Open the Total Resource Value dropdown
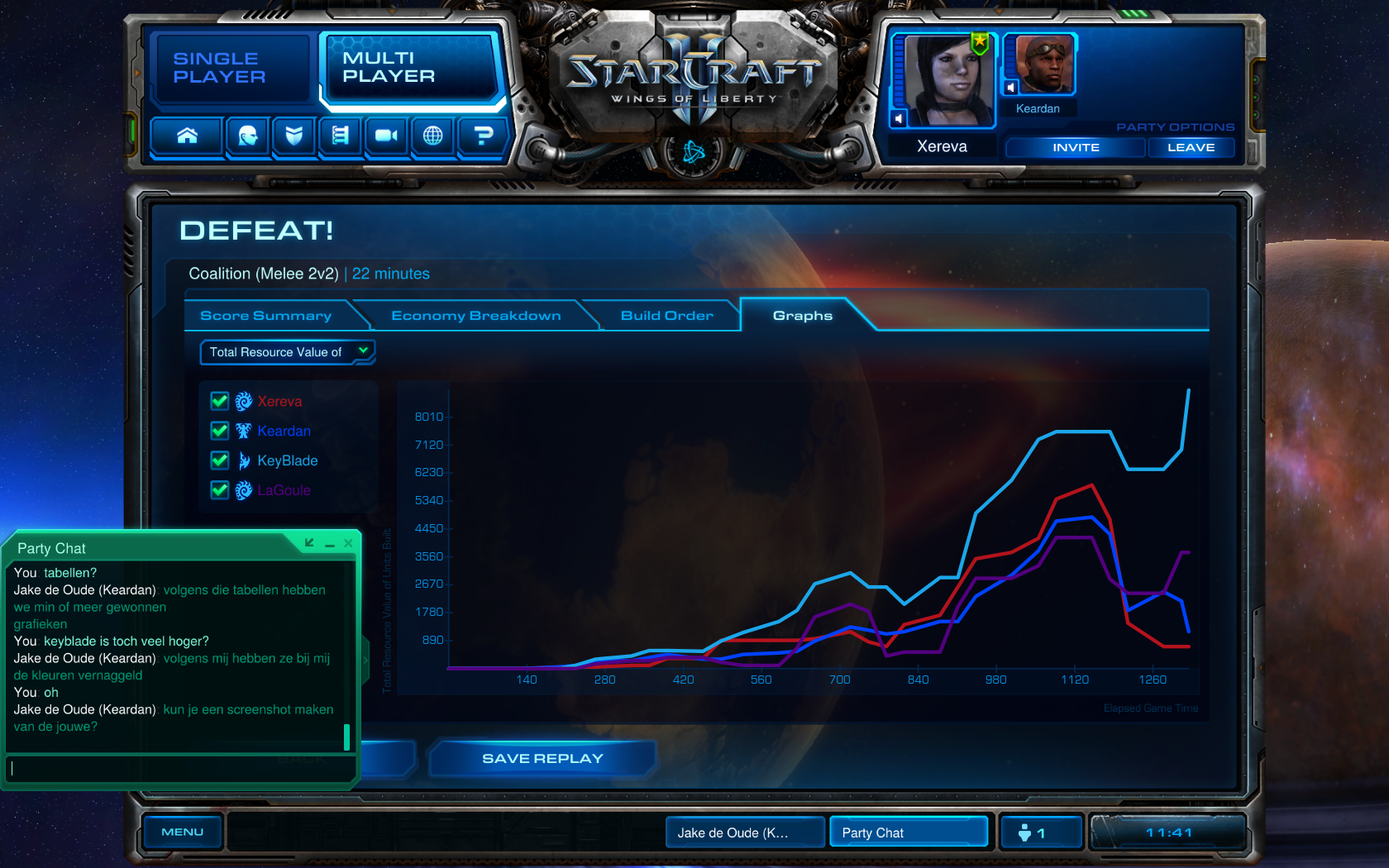1389x868 pixels. click(x=287, y=352)
